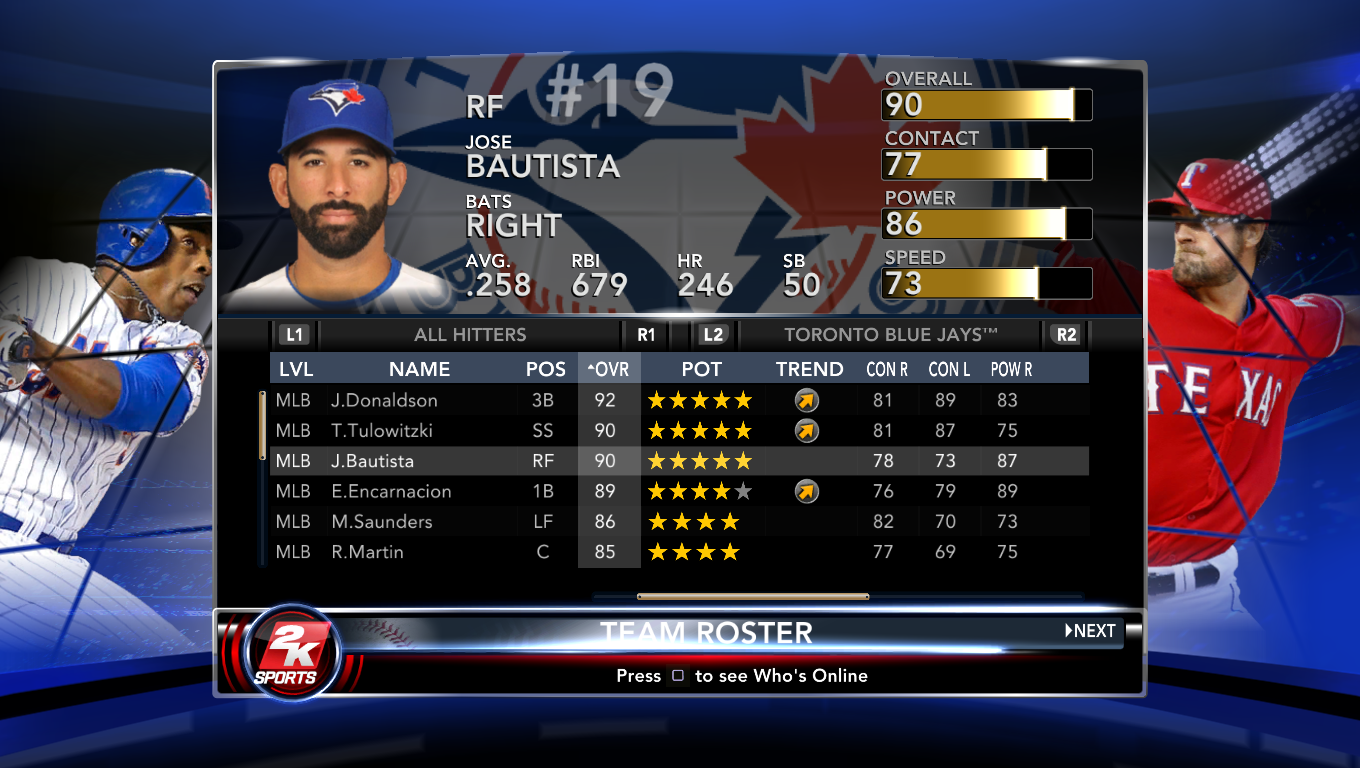Sort the roster by OVR column
1360x768 pixels.
609,369
